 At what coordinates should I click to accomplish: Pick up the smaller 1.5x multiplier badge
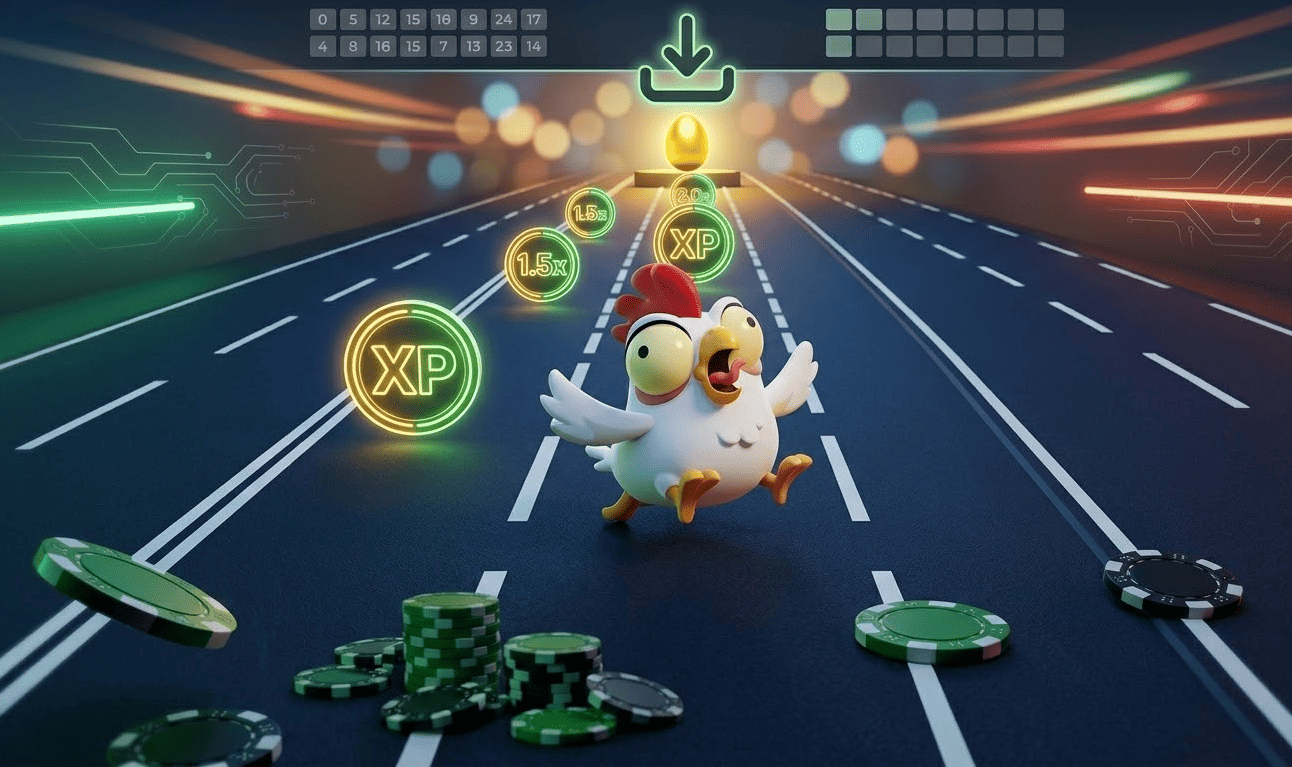[x=590, y=211]
